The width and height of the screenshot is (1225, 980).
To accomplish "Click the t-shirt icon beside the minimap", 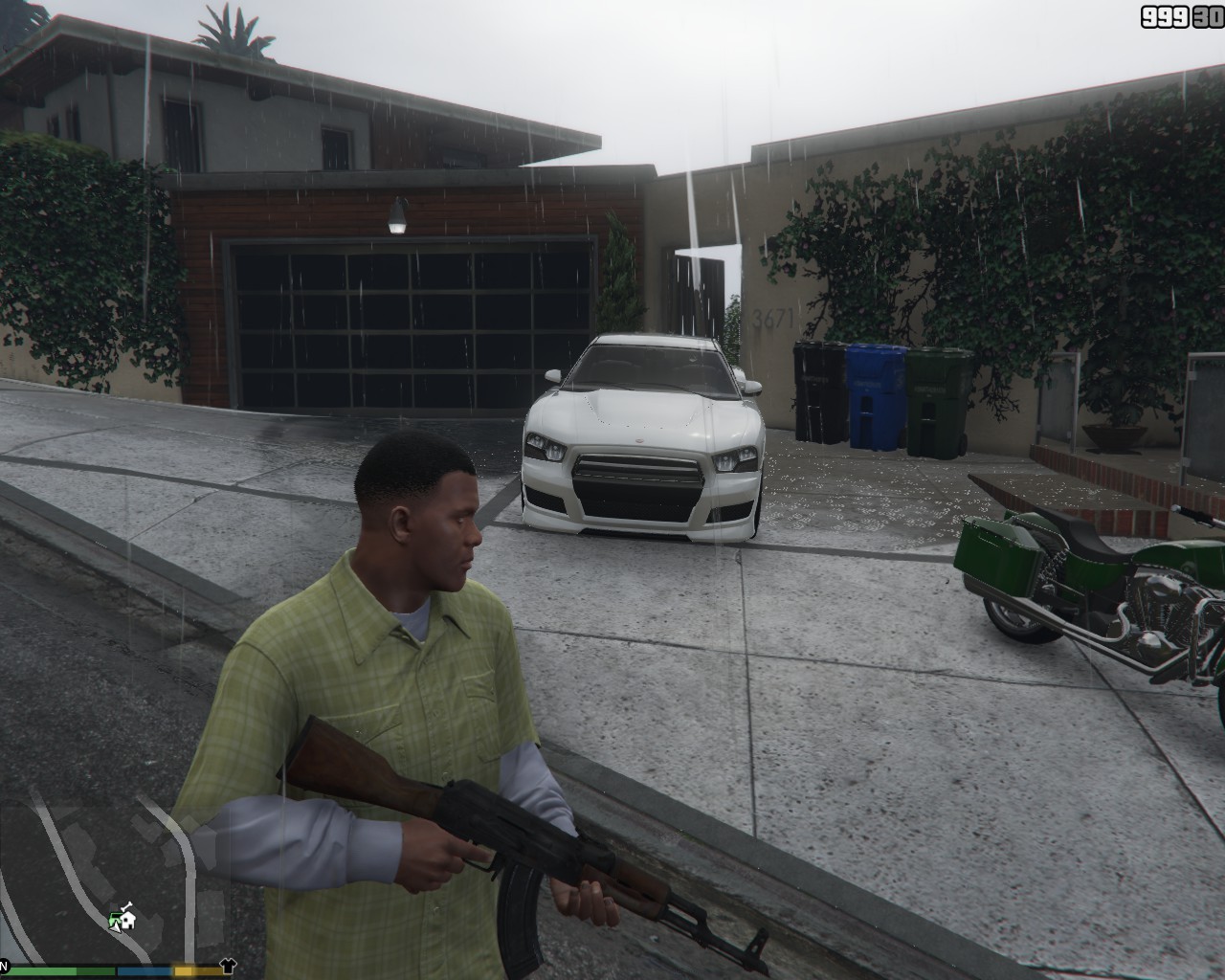I will (x=228, y=966).
